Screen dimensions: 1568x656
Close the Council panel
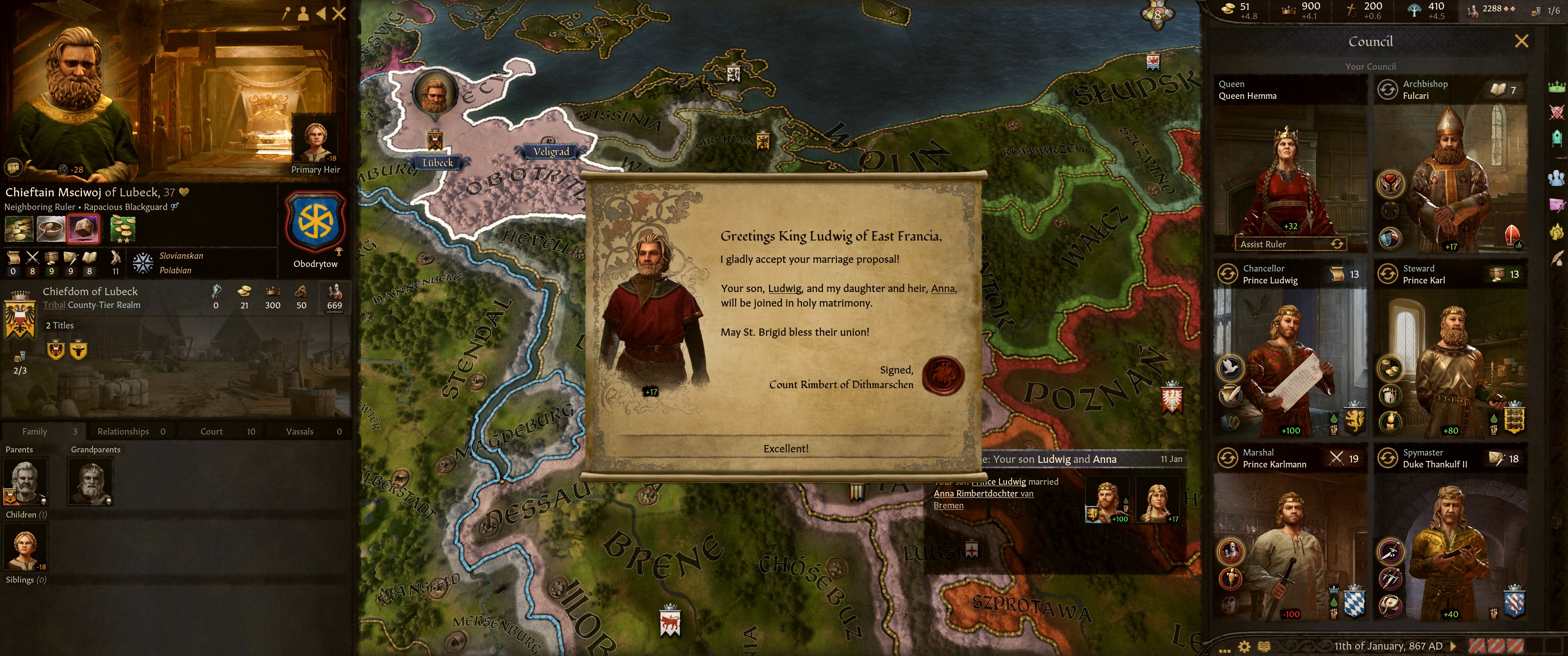1521,41
